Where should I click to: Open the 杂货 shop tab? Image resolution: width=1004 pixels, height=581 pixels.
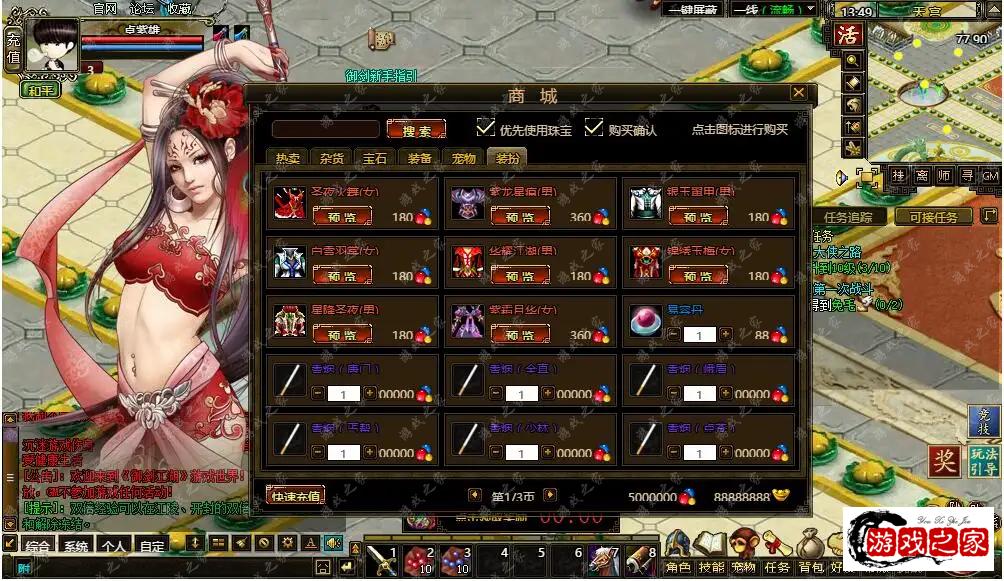[x=332, y=159]
